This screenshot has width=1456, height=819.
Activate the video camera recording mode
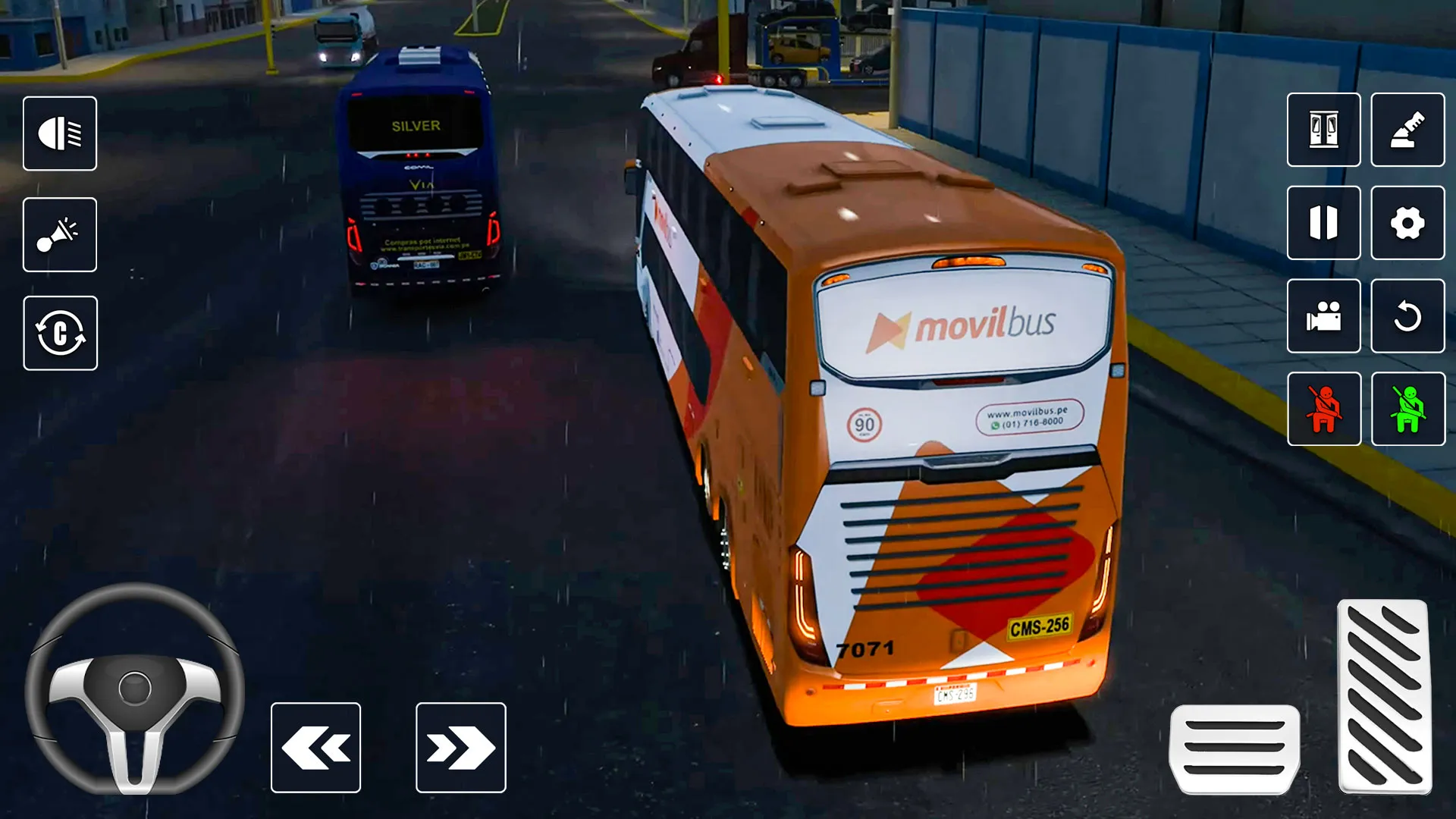[x=1323, y=318]
